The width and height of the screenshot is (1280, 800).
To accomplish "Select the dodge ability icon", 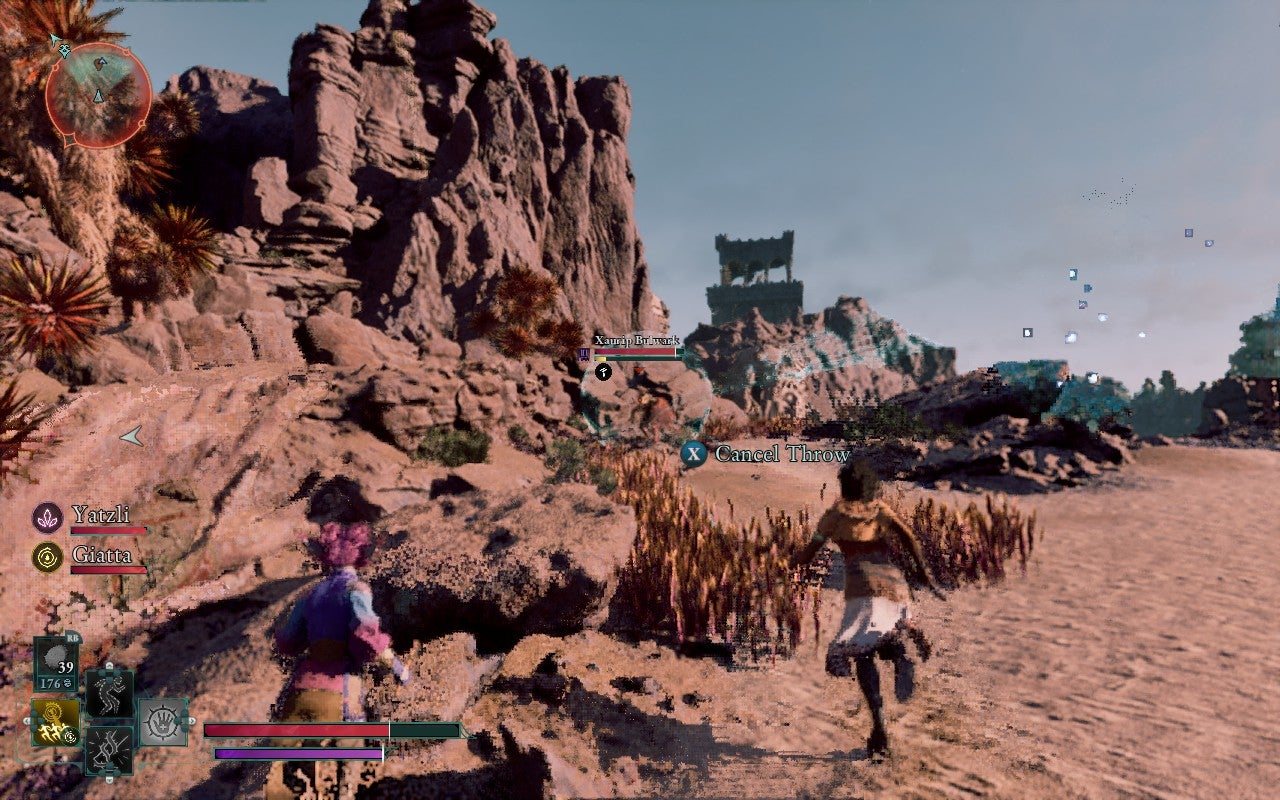I will pyautogui.click(x=110, y=692).
